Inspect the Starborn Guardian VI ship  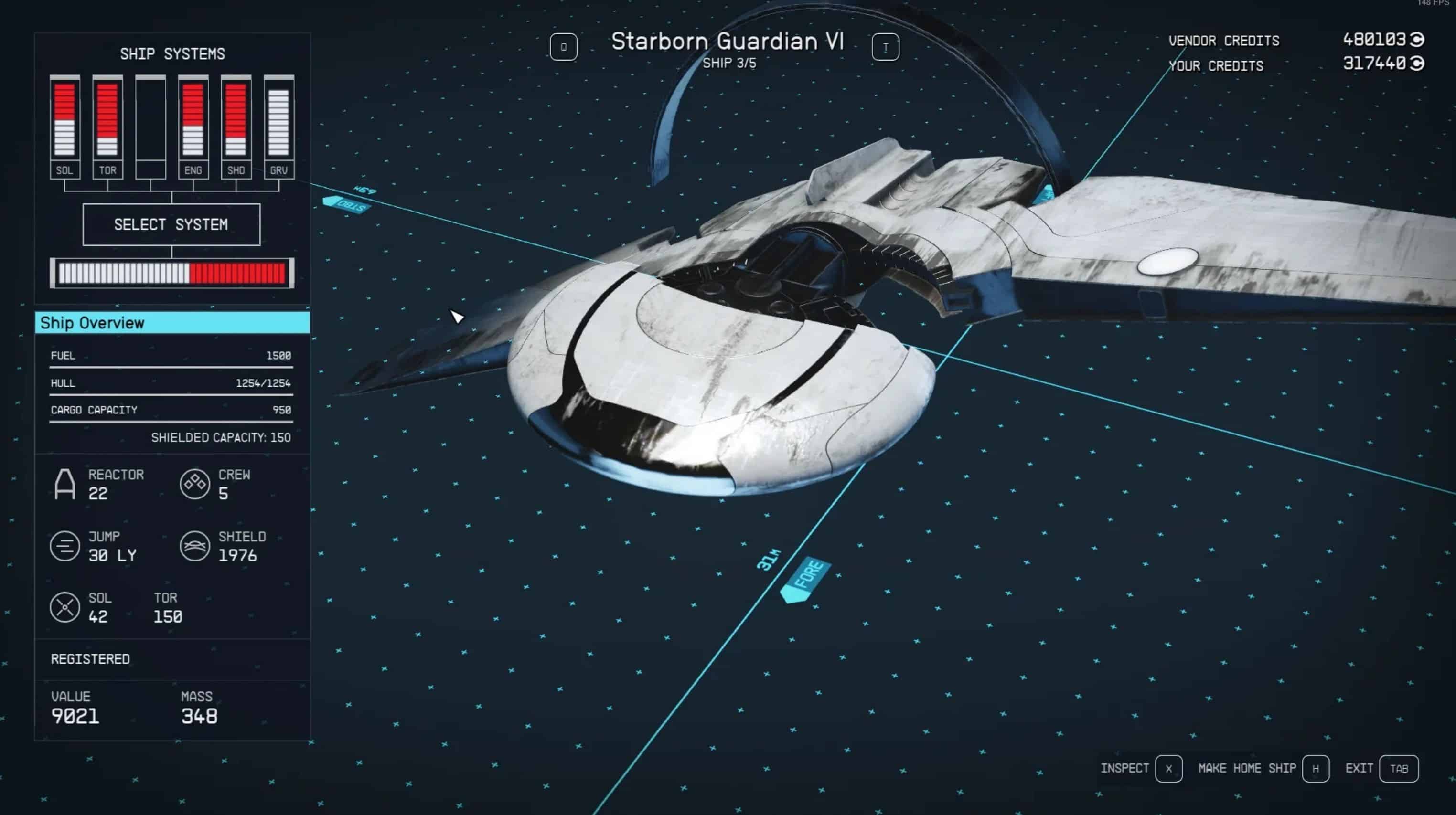point(1168,768)
